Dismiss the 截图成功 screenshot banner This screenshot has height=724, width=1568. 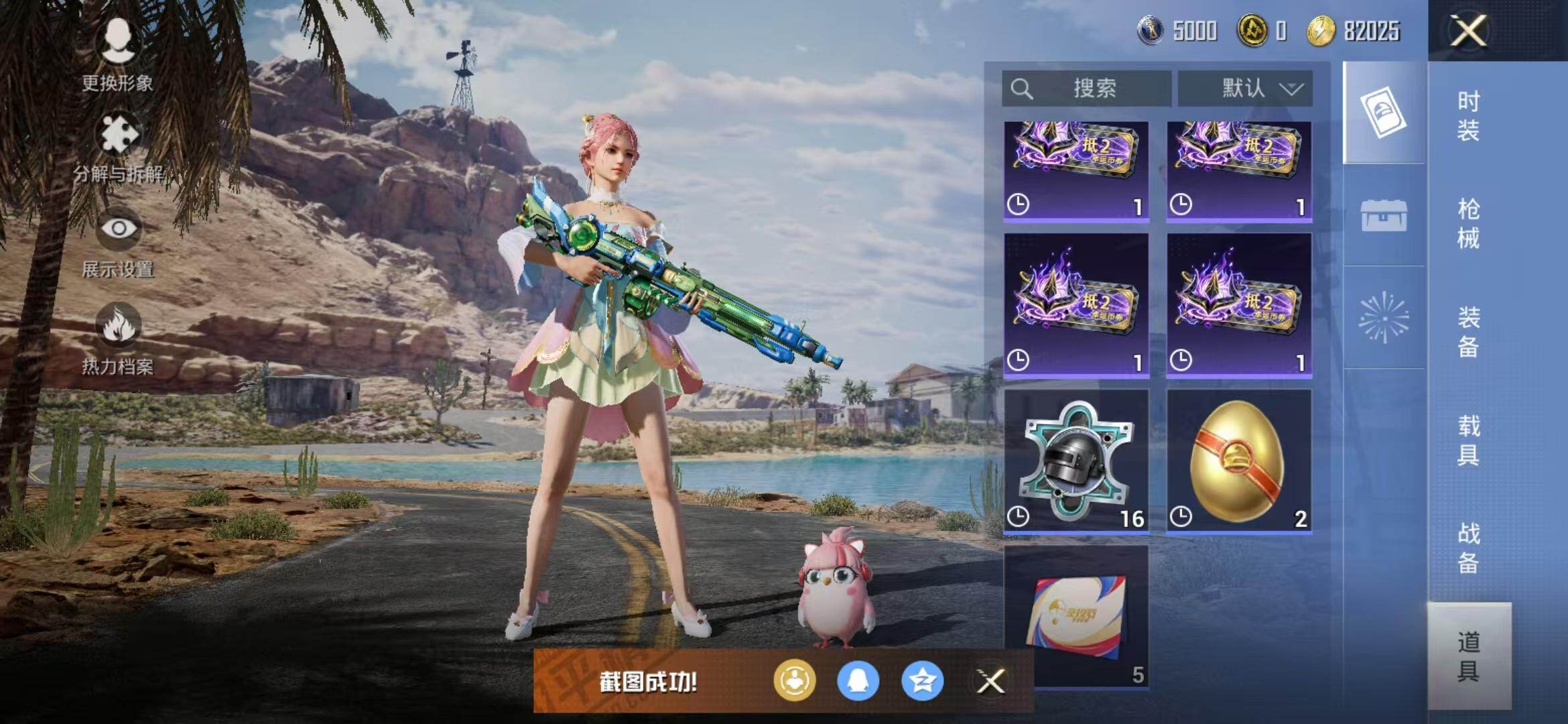tap(990, 682)
